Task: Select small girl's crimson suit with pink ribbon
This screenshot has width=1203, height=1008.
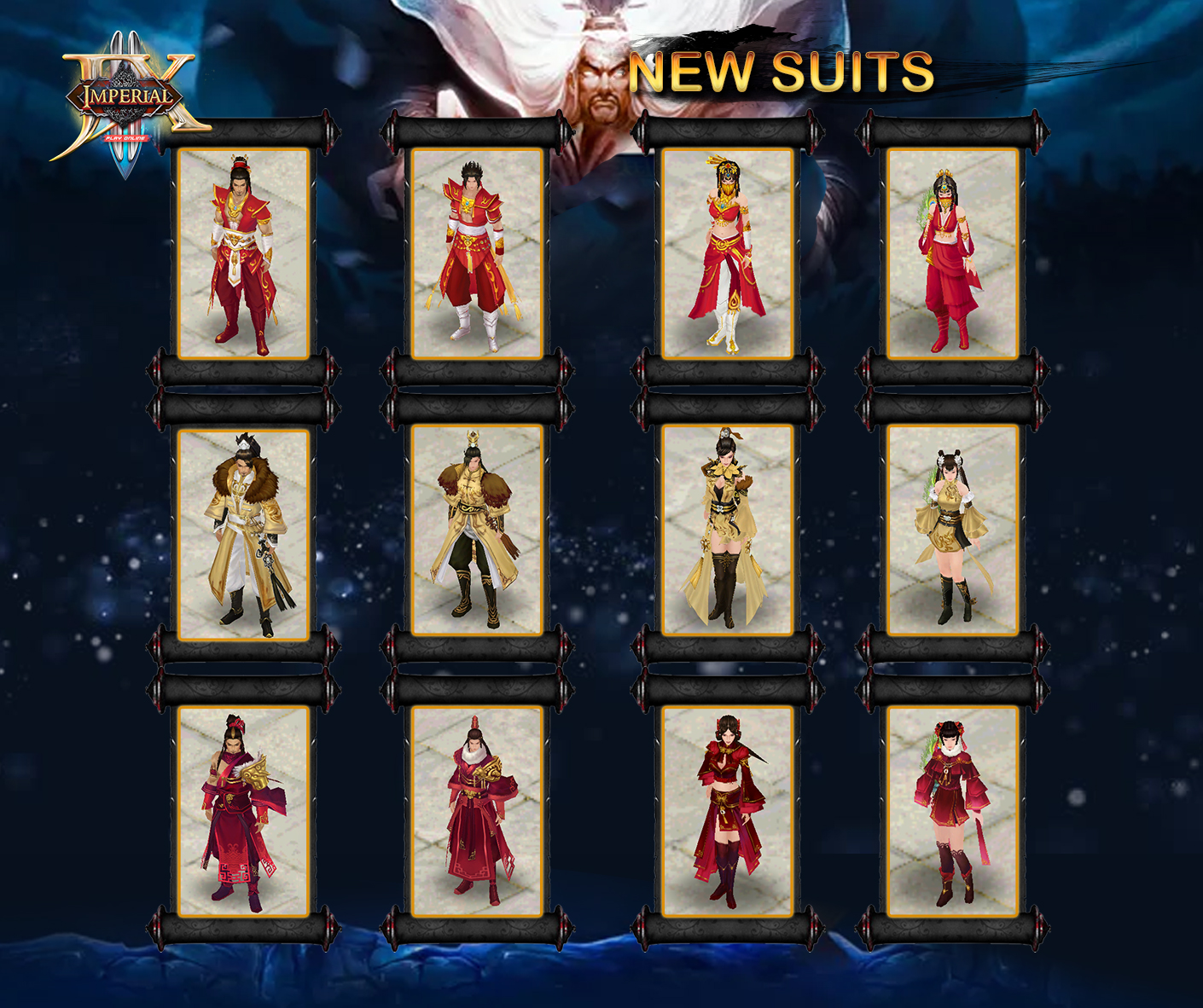Action: [x=953, y=812]
